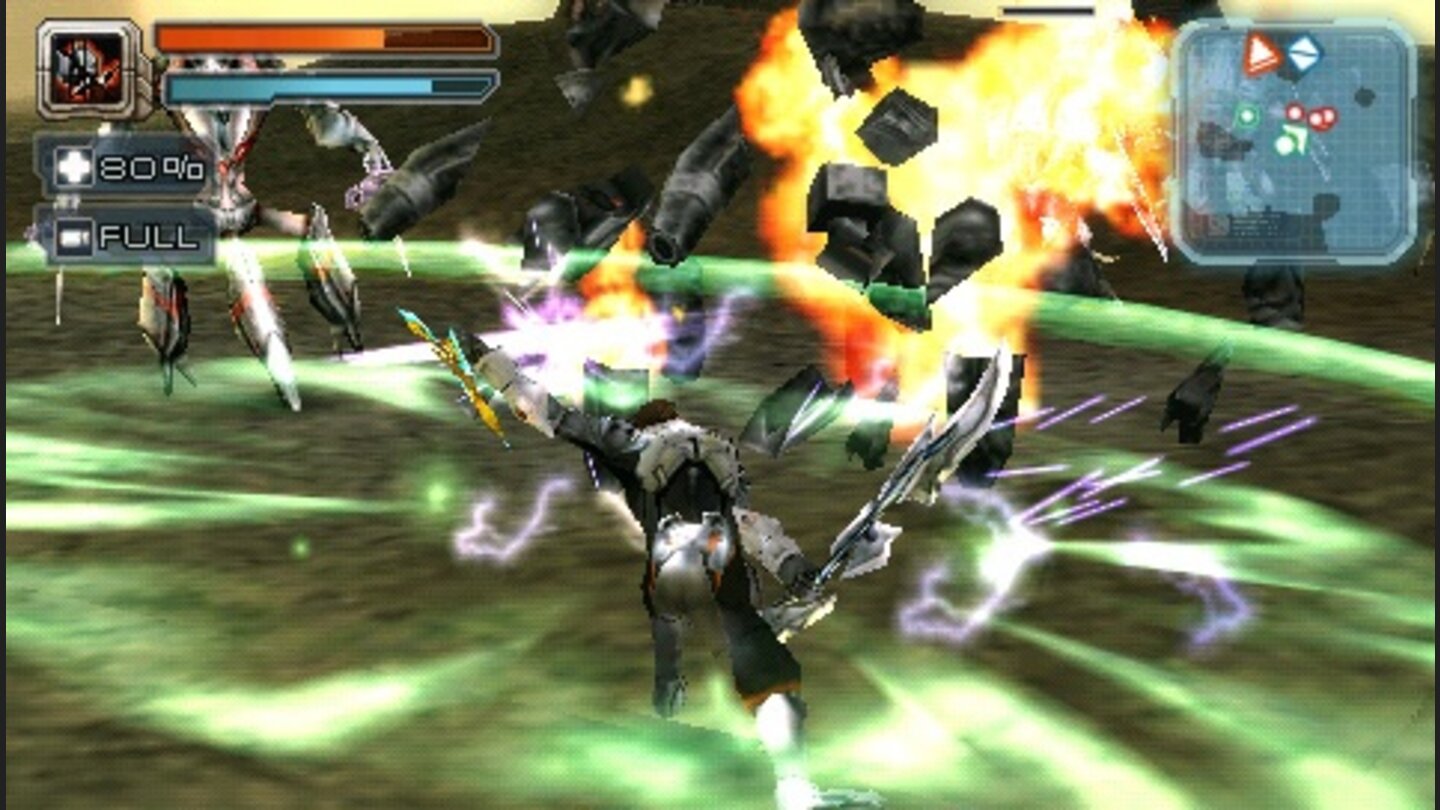The width and height of the screenshot is (1440, 810).
Task: Click the blue diamond waypoint marker on minimap
Action: pos(1305,52)
